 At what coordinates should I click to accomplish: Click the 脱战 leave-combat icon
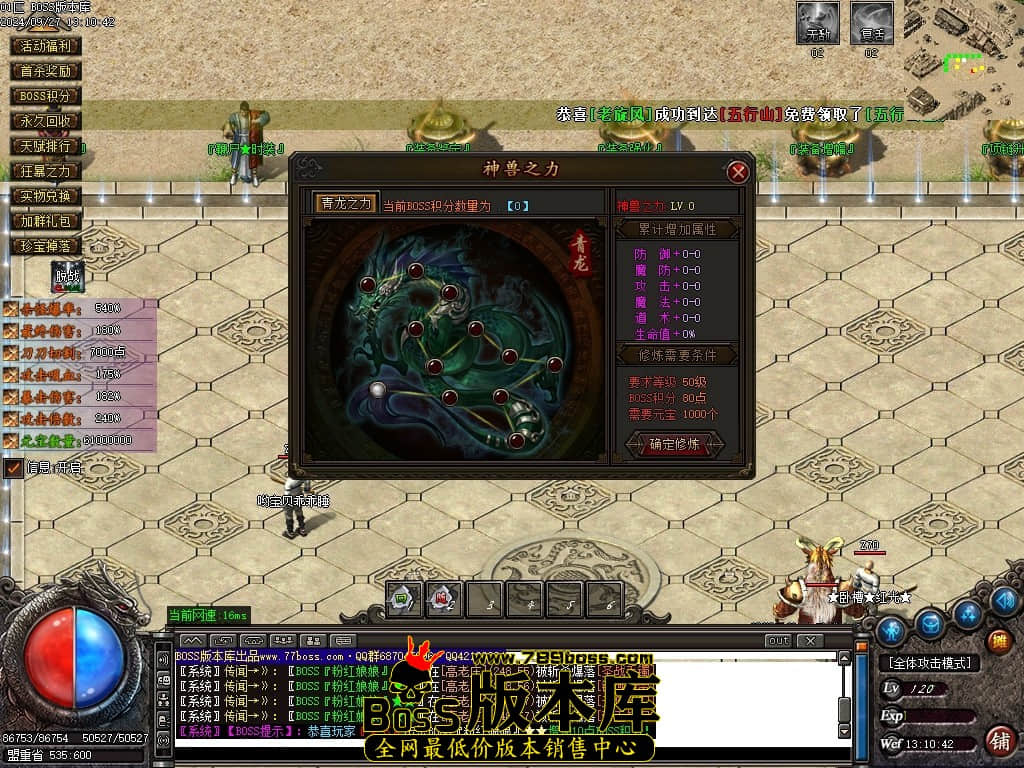tap(68, 277)
